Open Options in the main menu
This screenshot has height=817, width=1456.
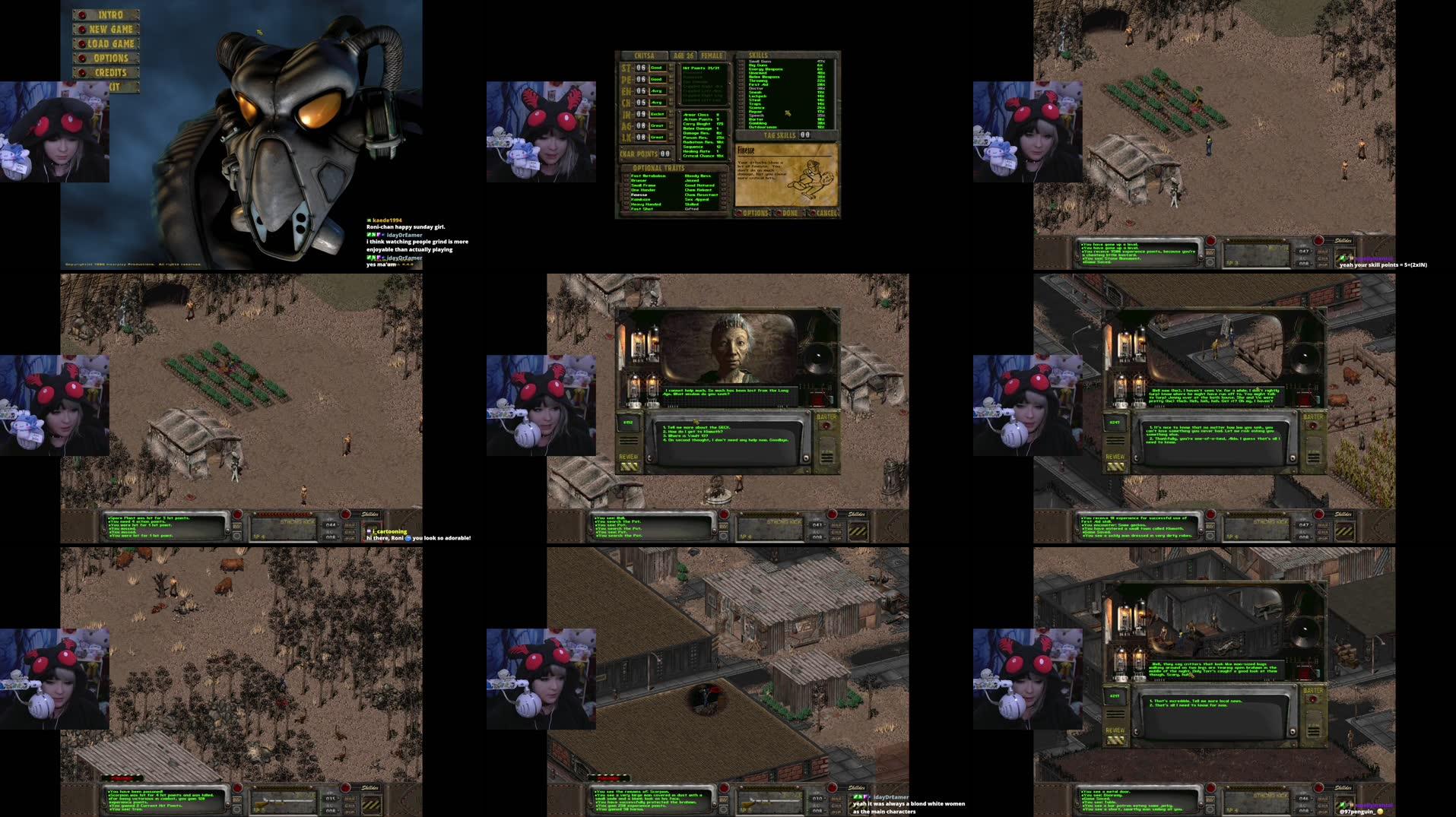tap(110, 59)
